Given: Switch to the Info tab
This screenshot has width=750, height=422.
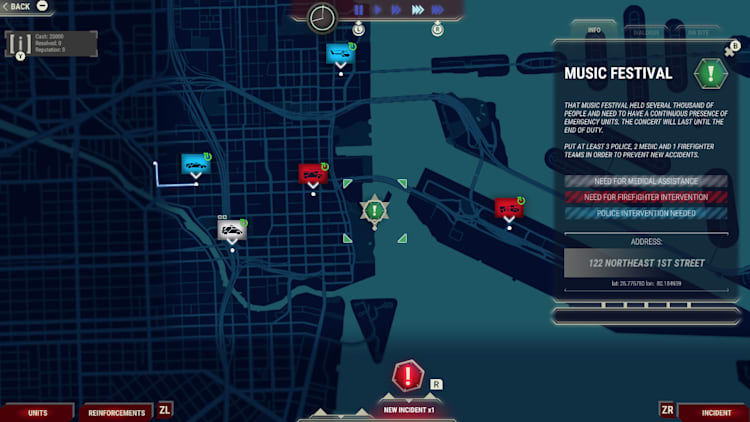Looking at the screenshot, I should (x=593, y=30).
